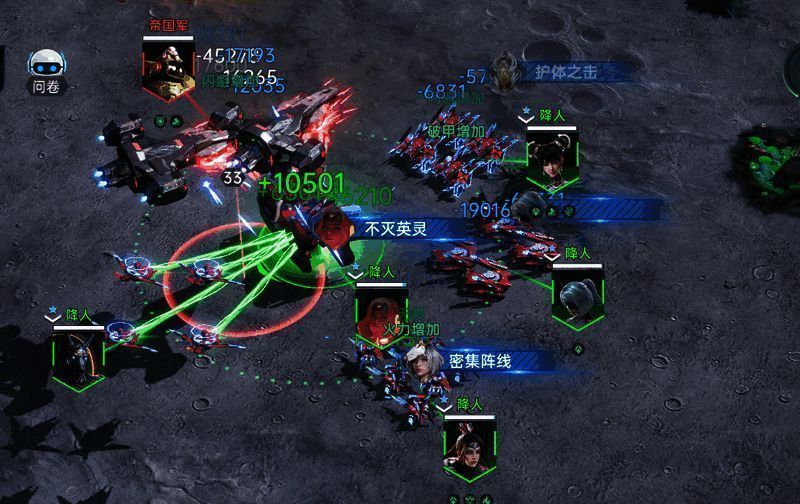Select the red-hooded hero portrait
This screenshot has height=504, width=800.
coord(379,315)
